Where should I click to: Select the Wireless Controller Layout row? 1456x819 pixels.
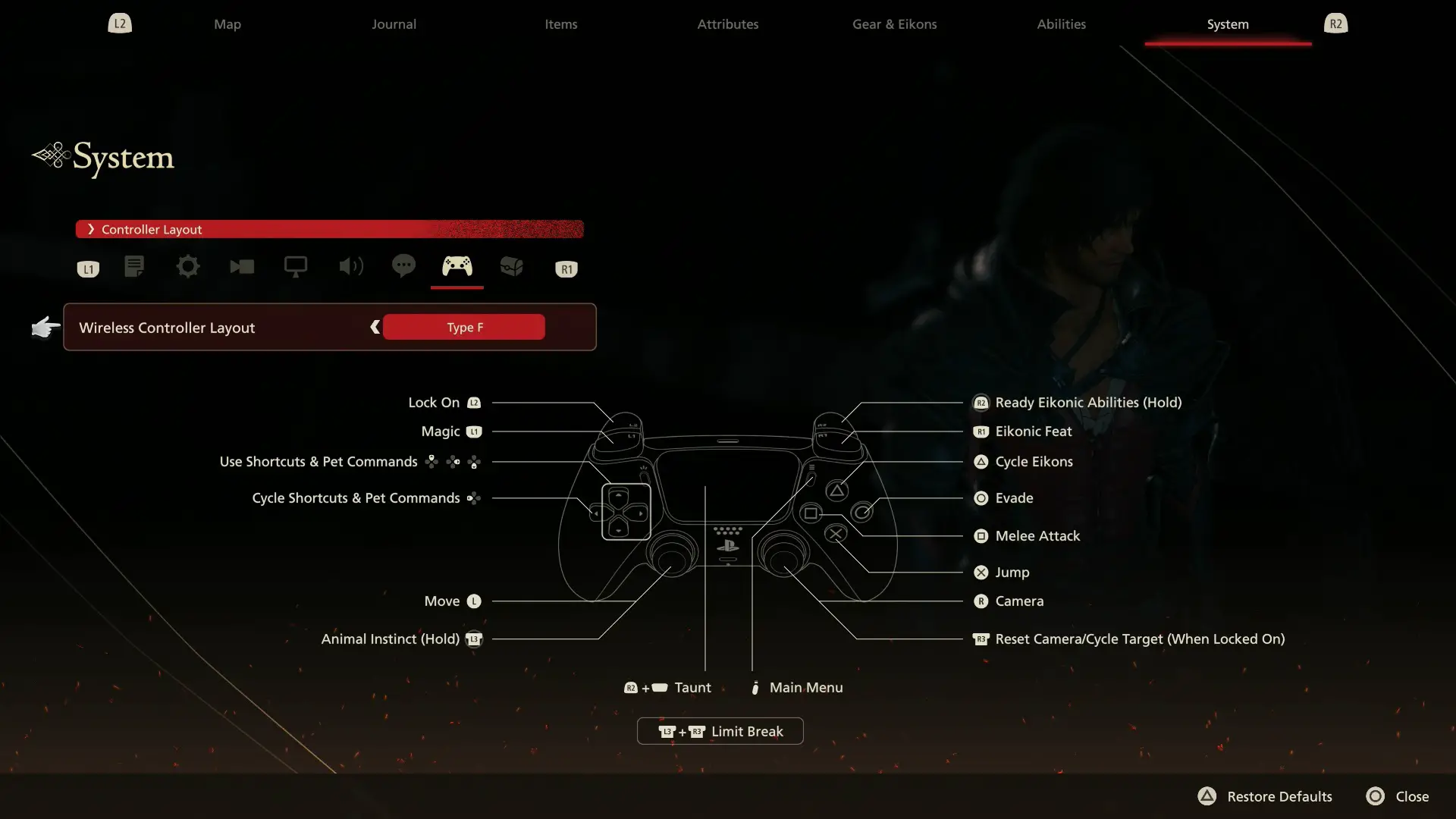pyautogui.click(x=167, y=328)
